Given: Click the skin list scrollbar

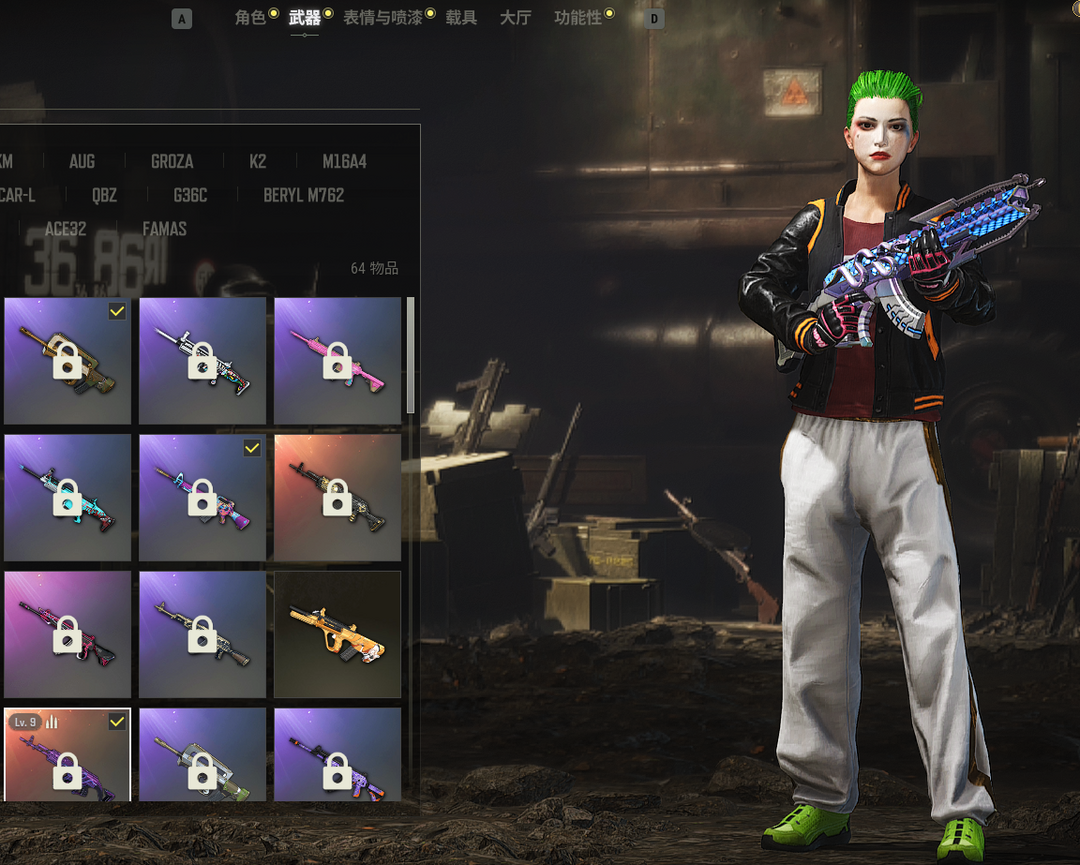Looking at the screenshot, I should 410,355.
